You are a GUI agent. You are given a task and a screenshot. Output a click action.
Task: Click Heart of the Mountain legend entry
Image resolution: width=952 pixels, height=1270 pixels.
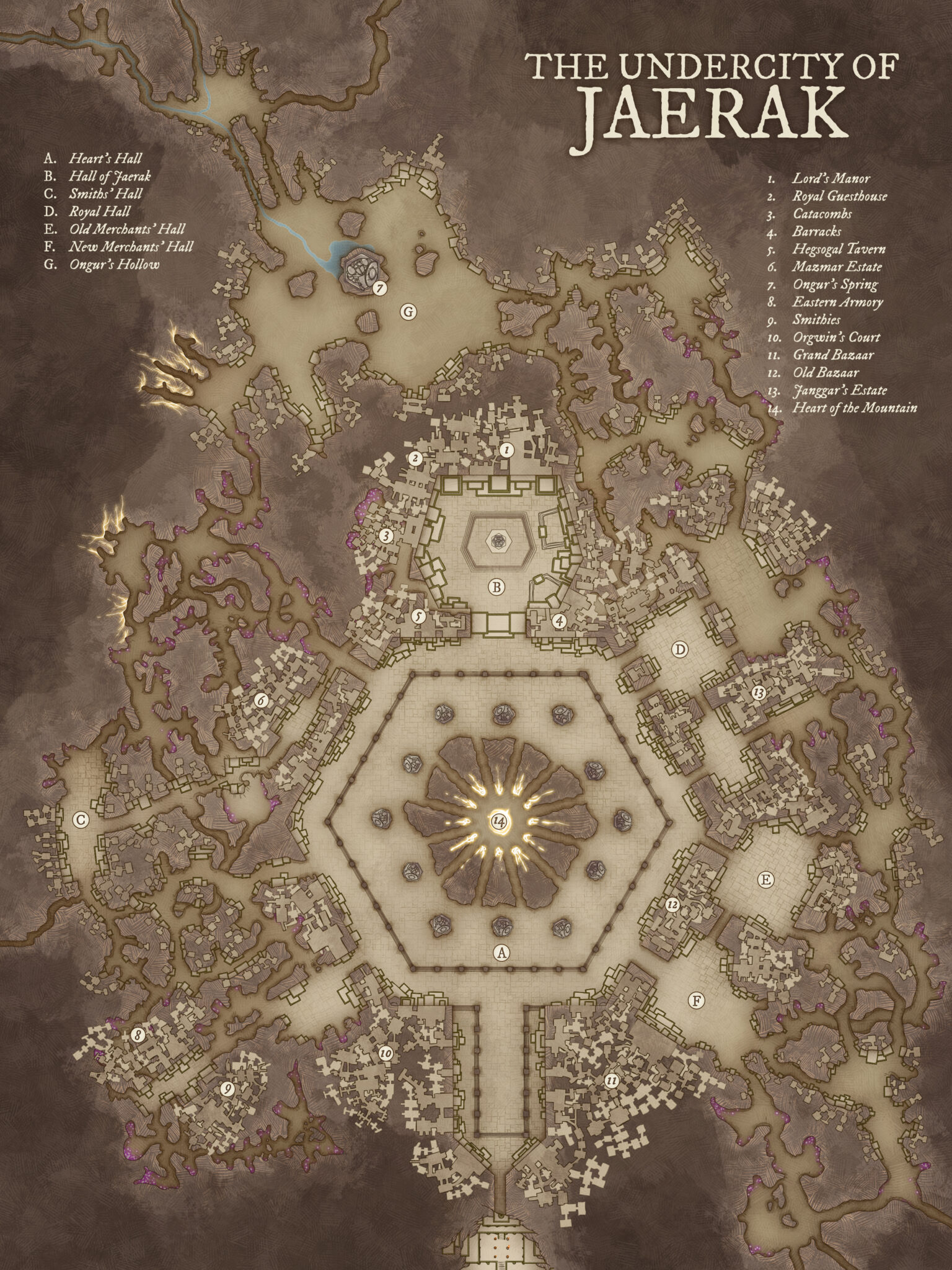(x=855, y=408)
